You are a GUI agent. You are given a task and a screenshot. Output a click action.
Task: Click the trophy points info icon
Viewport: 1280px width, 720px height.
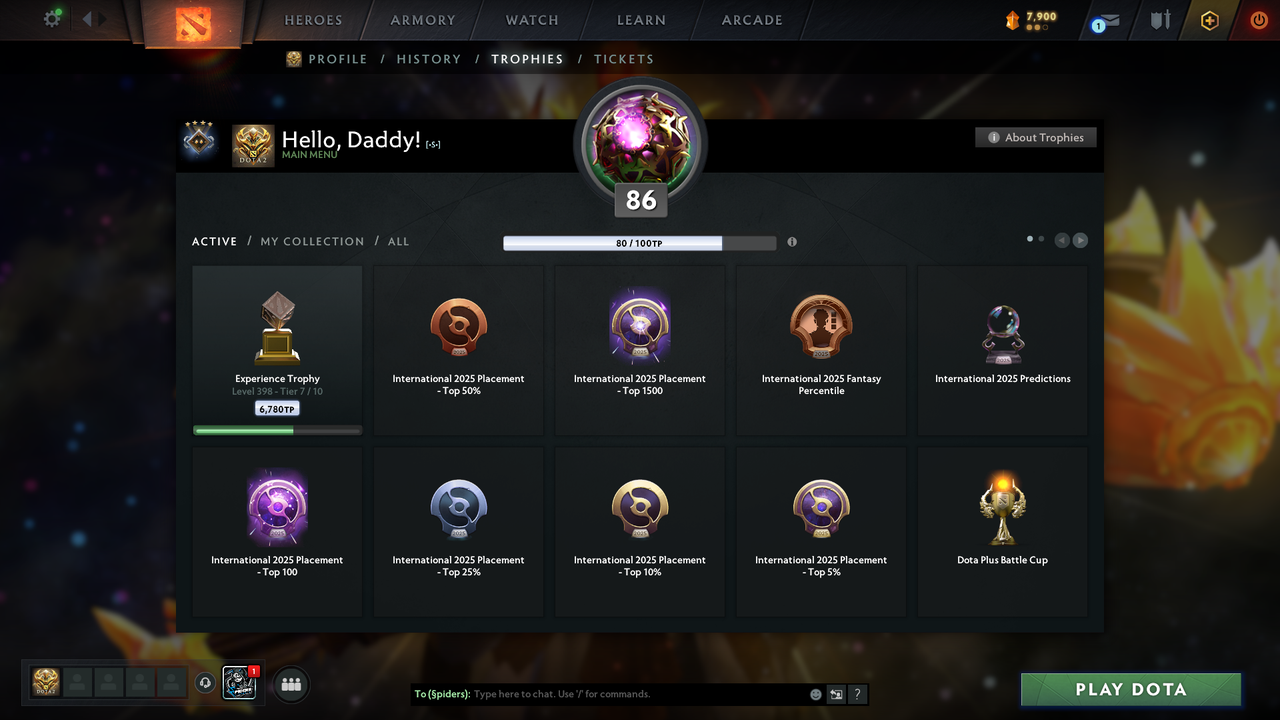coord(792,242)
